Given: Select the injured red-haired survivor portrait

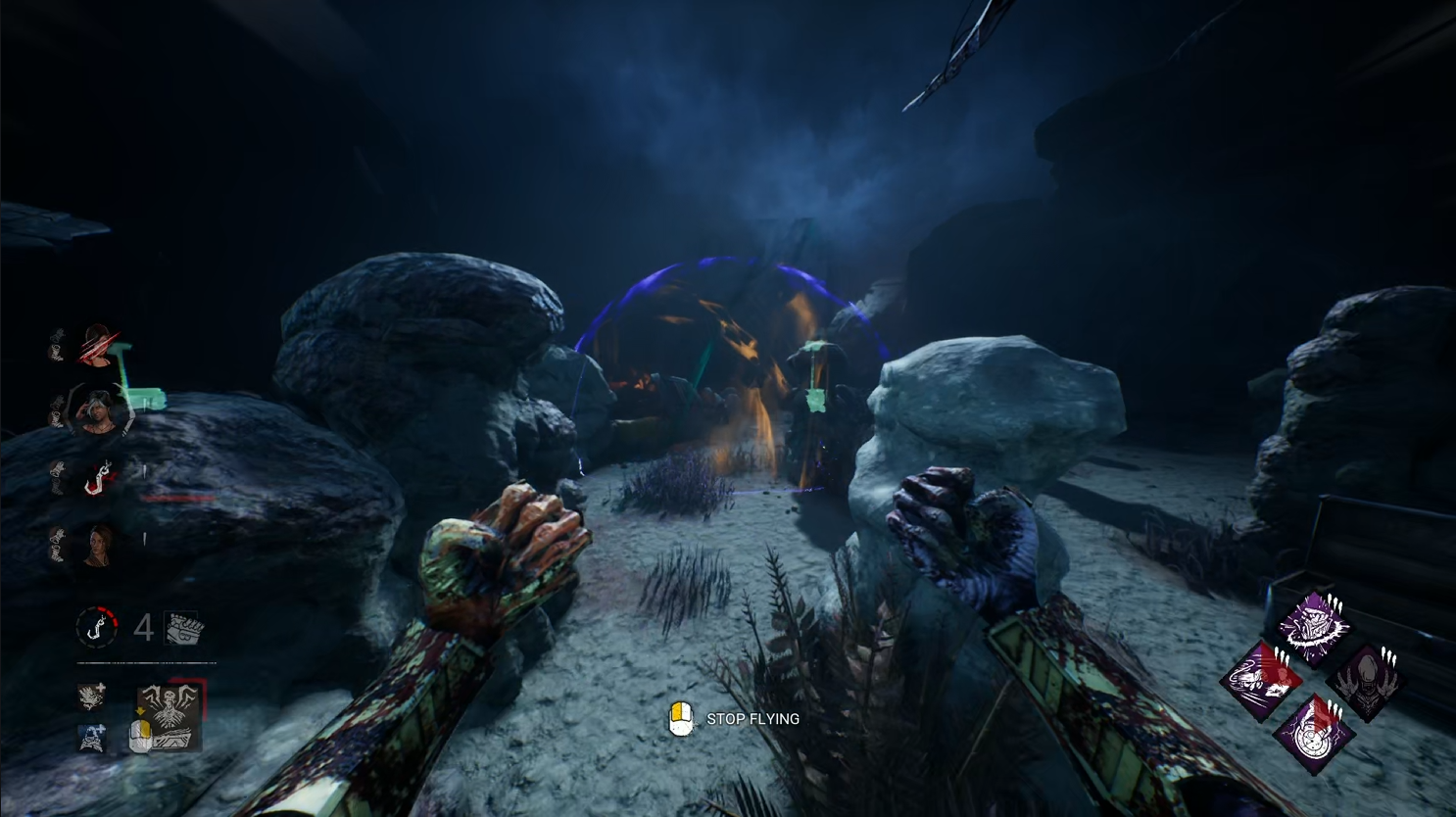Looking at the screenshot, I should coord(97,345).
